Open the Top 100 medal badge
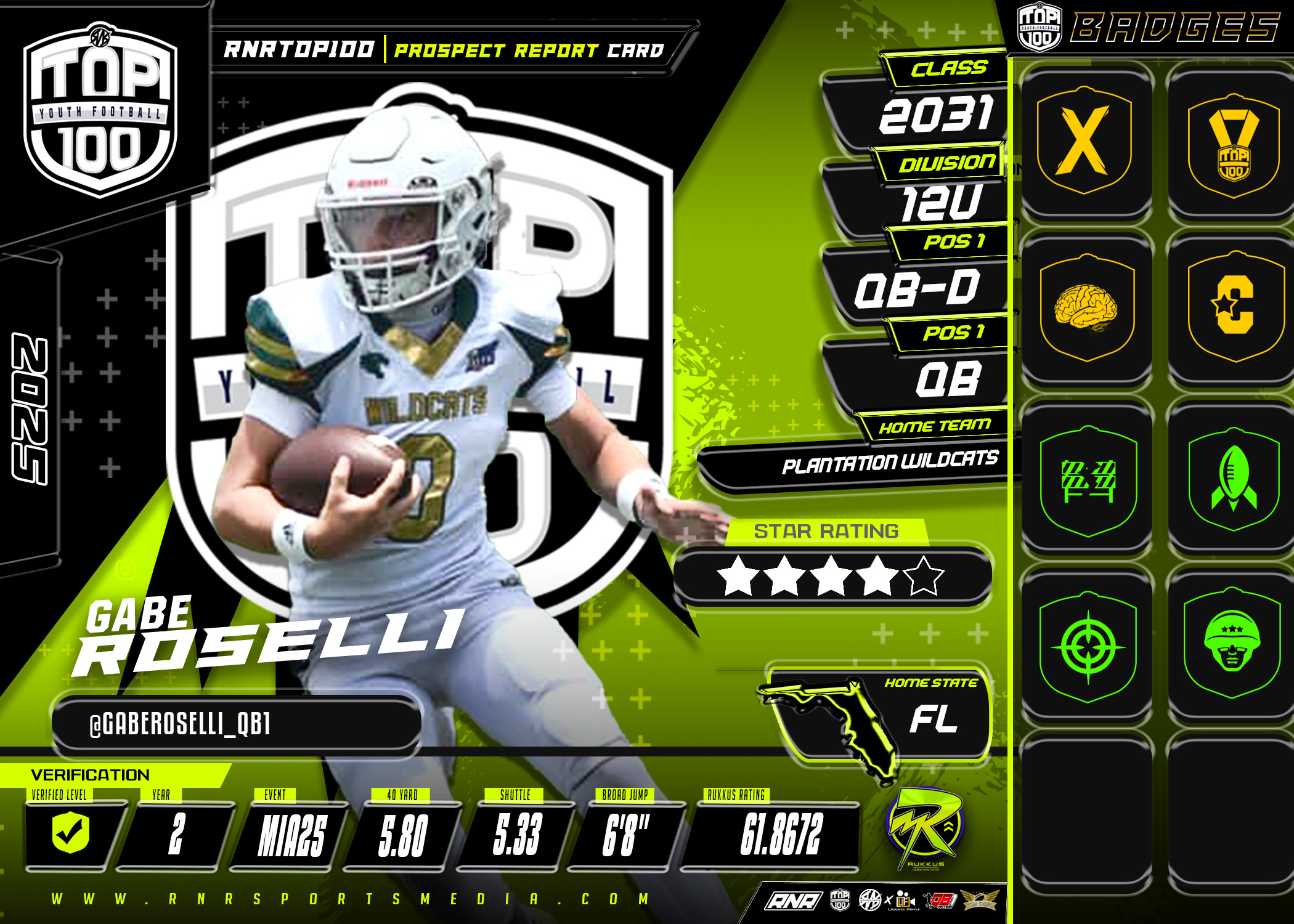This screenshot has height=924, width=1294. pyautogui.click(x=1232, y=145)
